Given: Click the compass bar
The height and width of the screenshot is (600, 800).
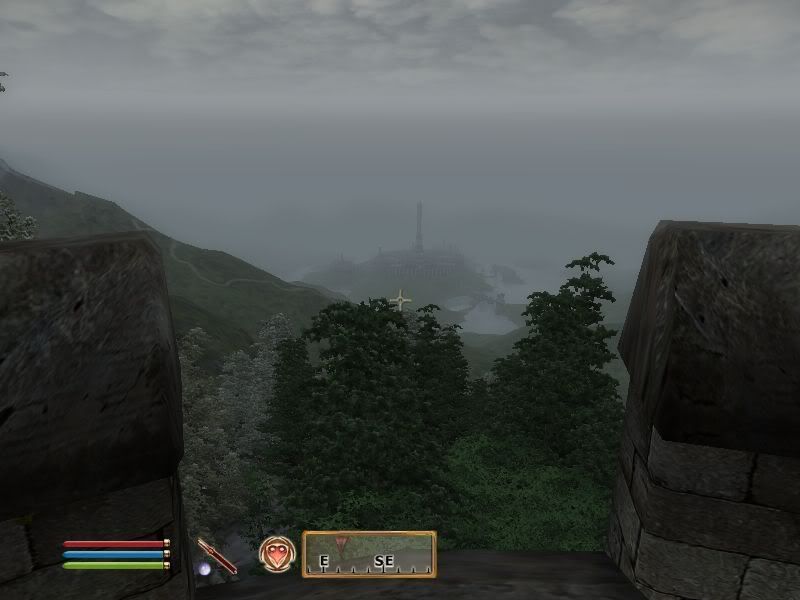Looking at the screenshot, I should [x=369, y=555].
